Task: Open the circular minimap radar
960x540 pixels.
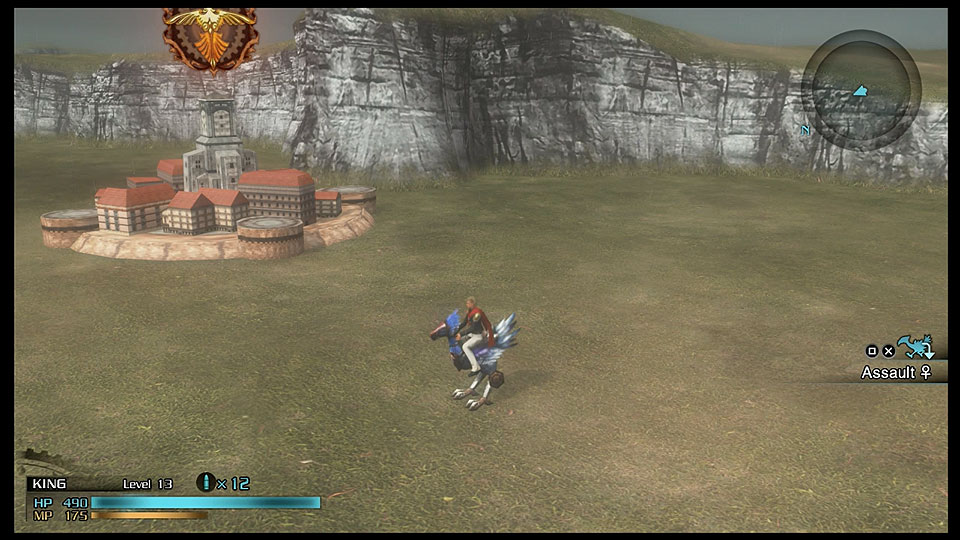Action: click(x=860, y=90)
